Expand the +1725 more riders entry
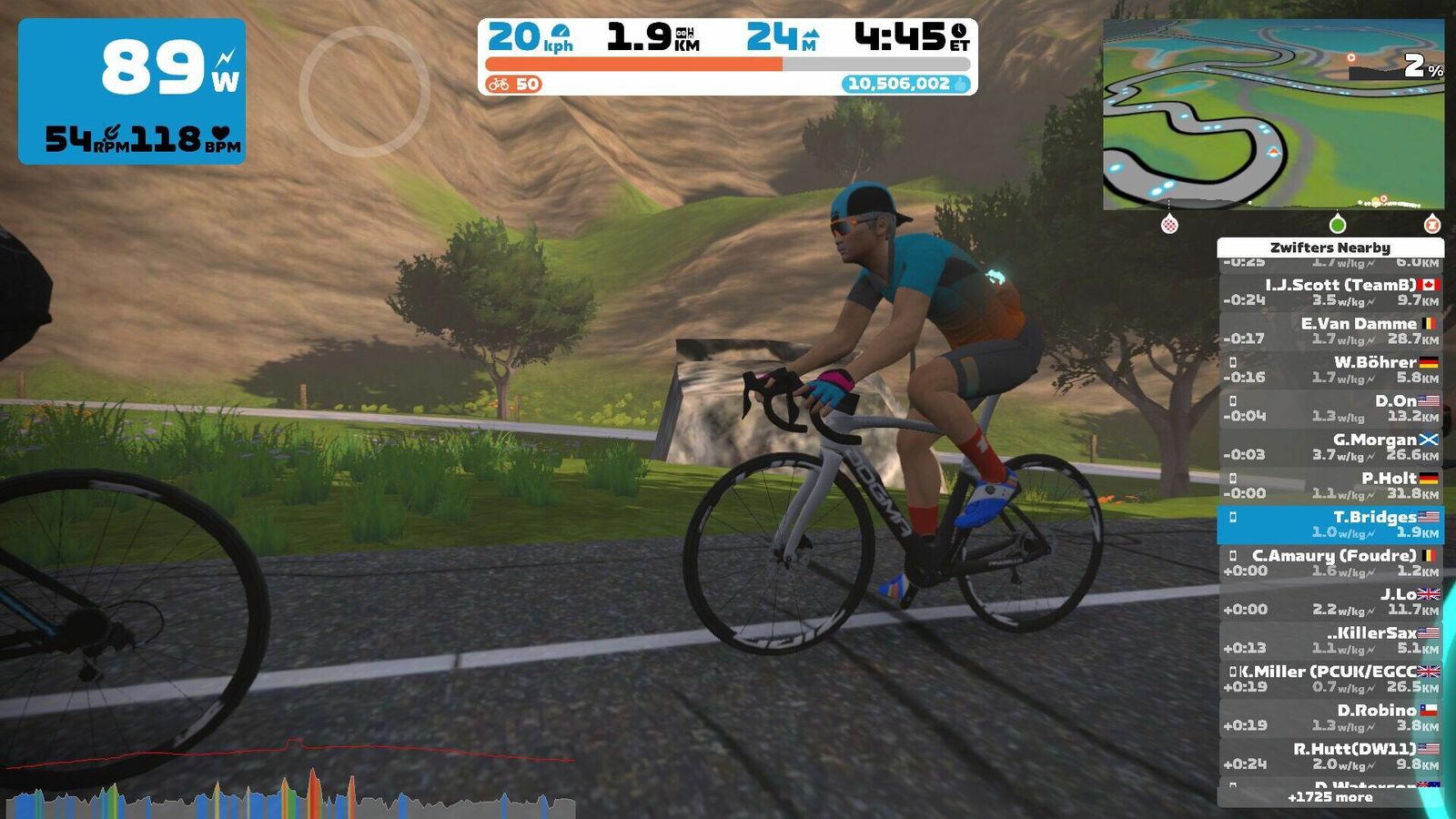Screen dimensions: 1456x819 coord(1330,797)
